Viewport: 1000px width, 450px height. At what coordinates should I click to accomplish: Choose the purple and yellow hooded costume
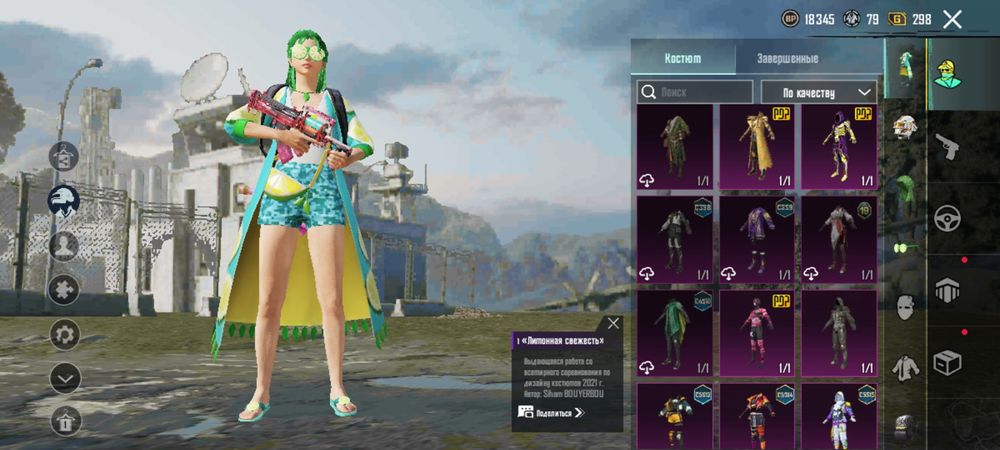click(x=838, y=147)
